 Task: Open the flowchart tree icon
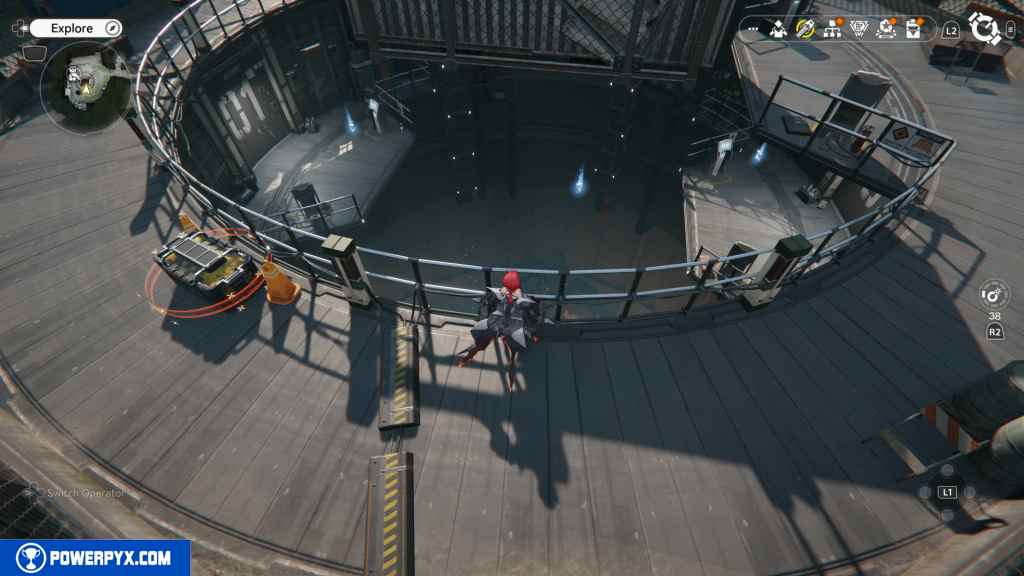832,29
